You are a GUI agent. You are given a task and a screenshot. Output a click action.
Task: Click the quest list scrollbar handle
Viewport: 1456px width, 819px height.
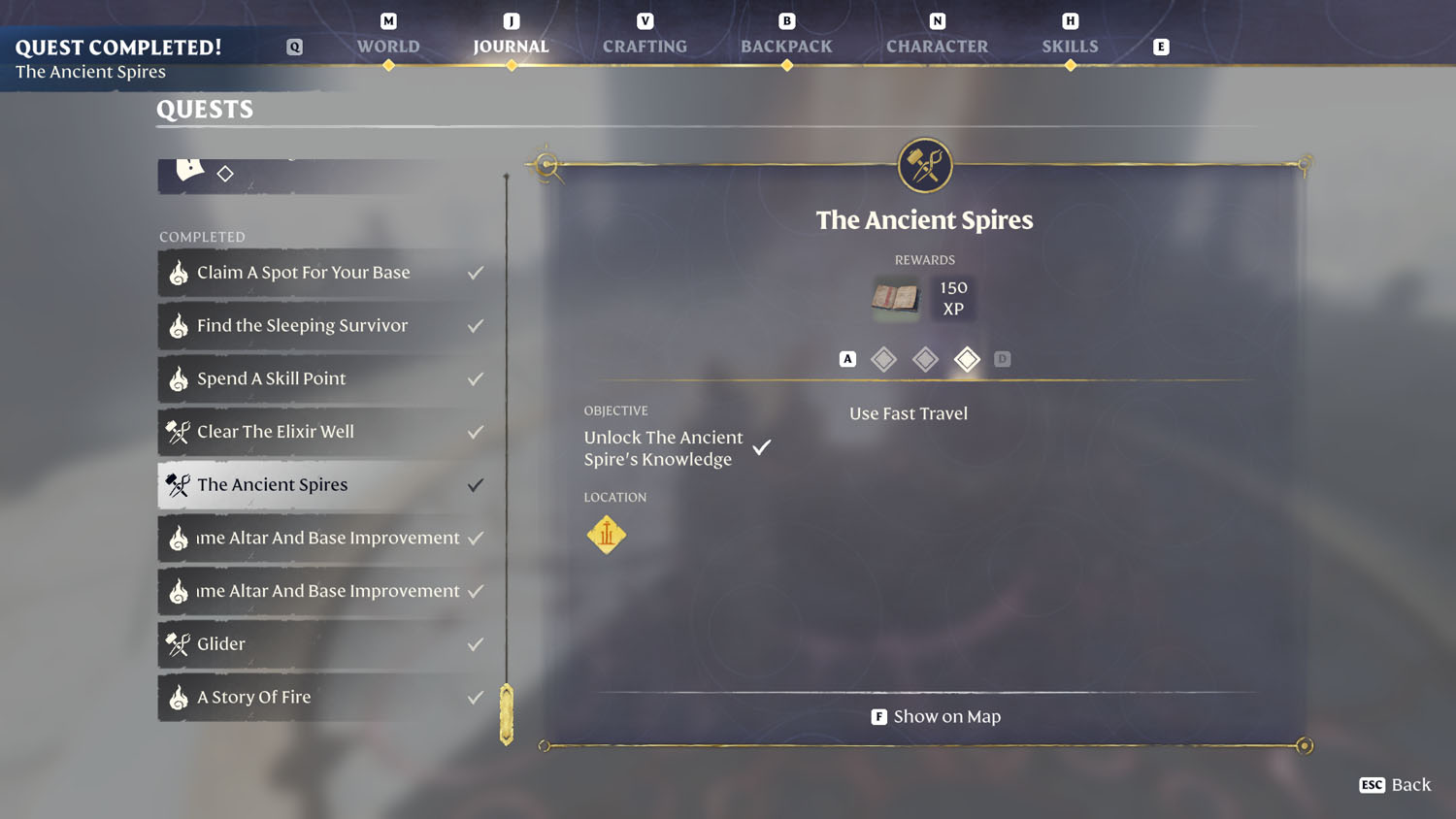[x=507, y=714]
